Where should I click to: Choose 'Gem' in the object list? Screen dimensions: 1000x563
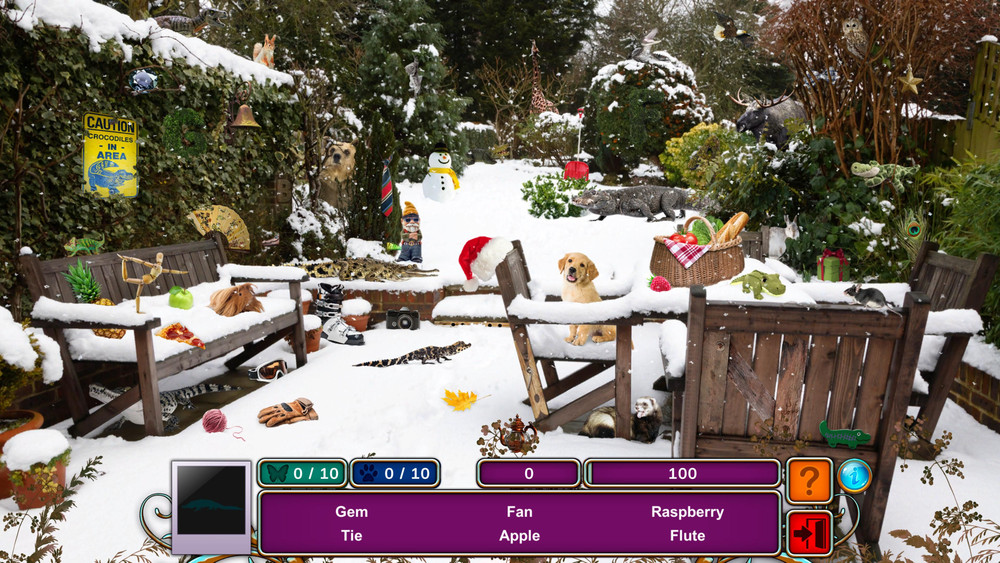351,511
